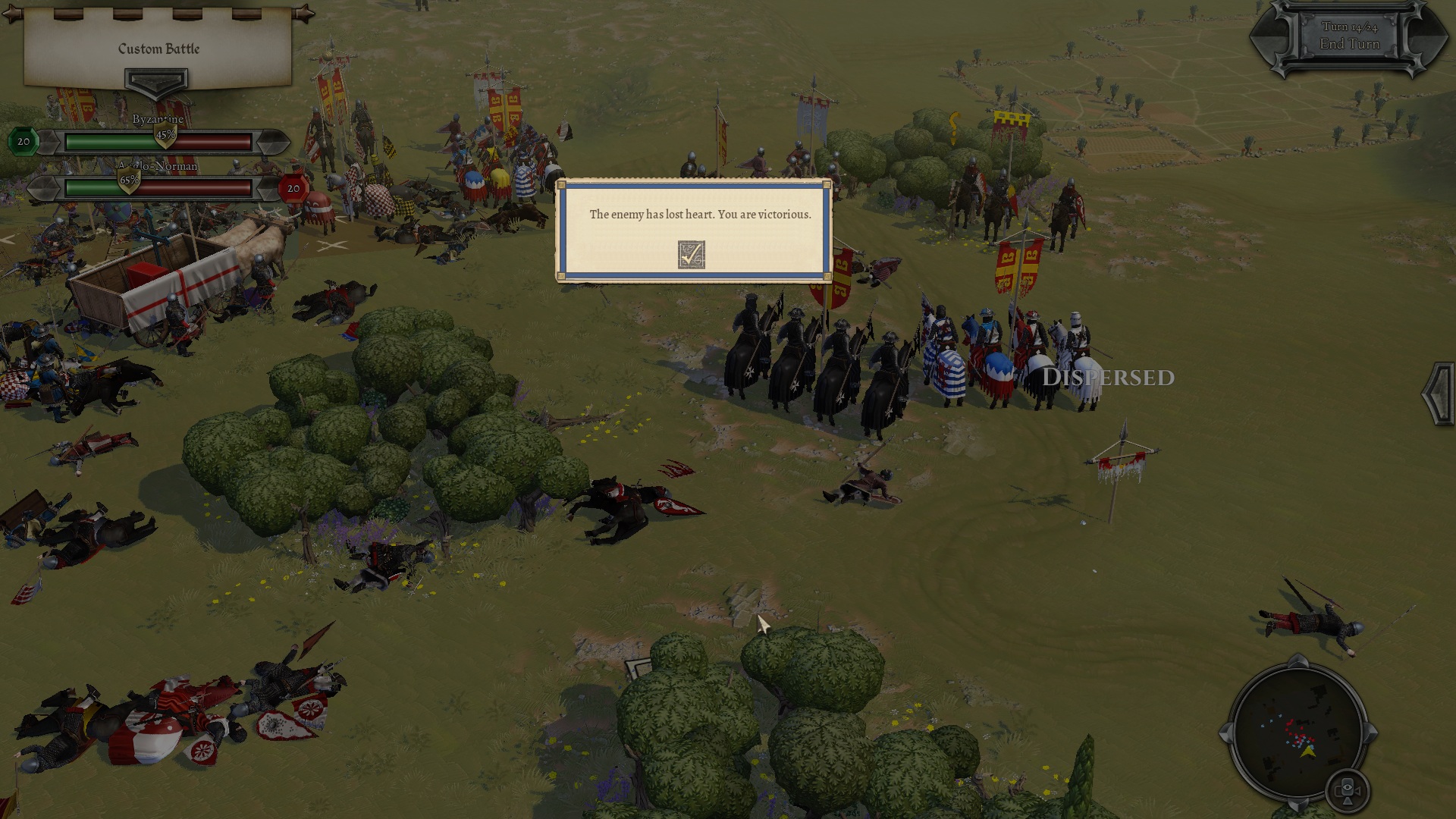The width and height of the screenshot is (1456, 819).
Task: Toggle the camera view icon beside the minimap
Action: 1348,792
